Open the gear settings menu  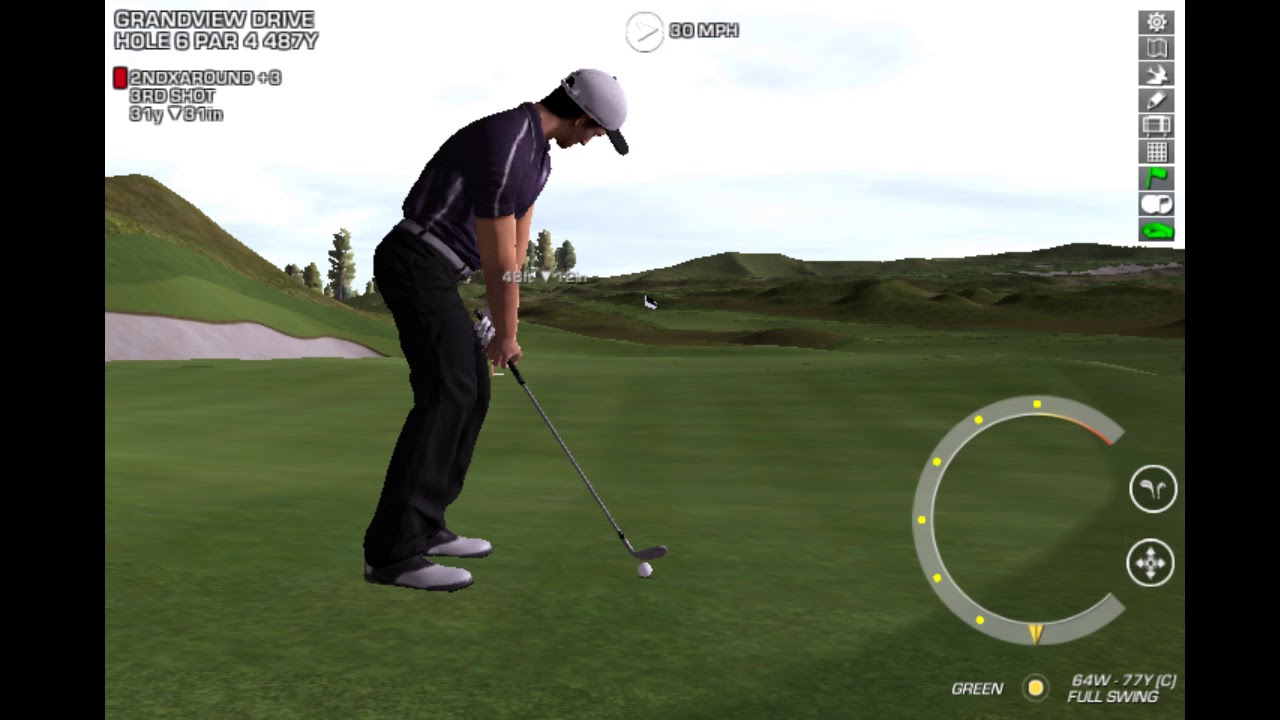pyautogui.click(x=1156, y=22)
